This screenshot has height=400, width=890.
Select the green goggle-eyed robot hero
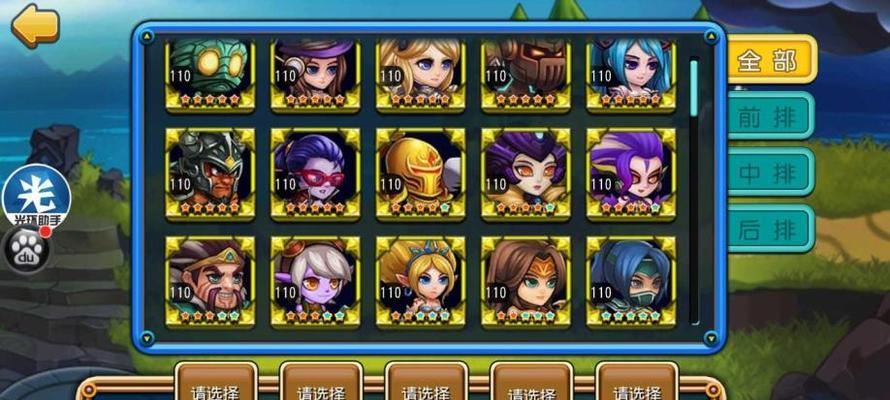(210, 72)
